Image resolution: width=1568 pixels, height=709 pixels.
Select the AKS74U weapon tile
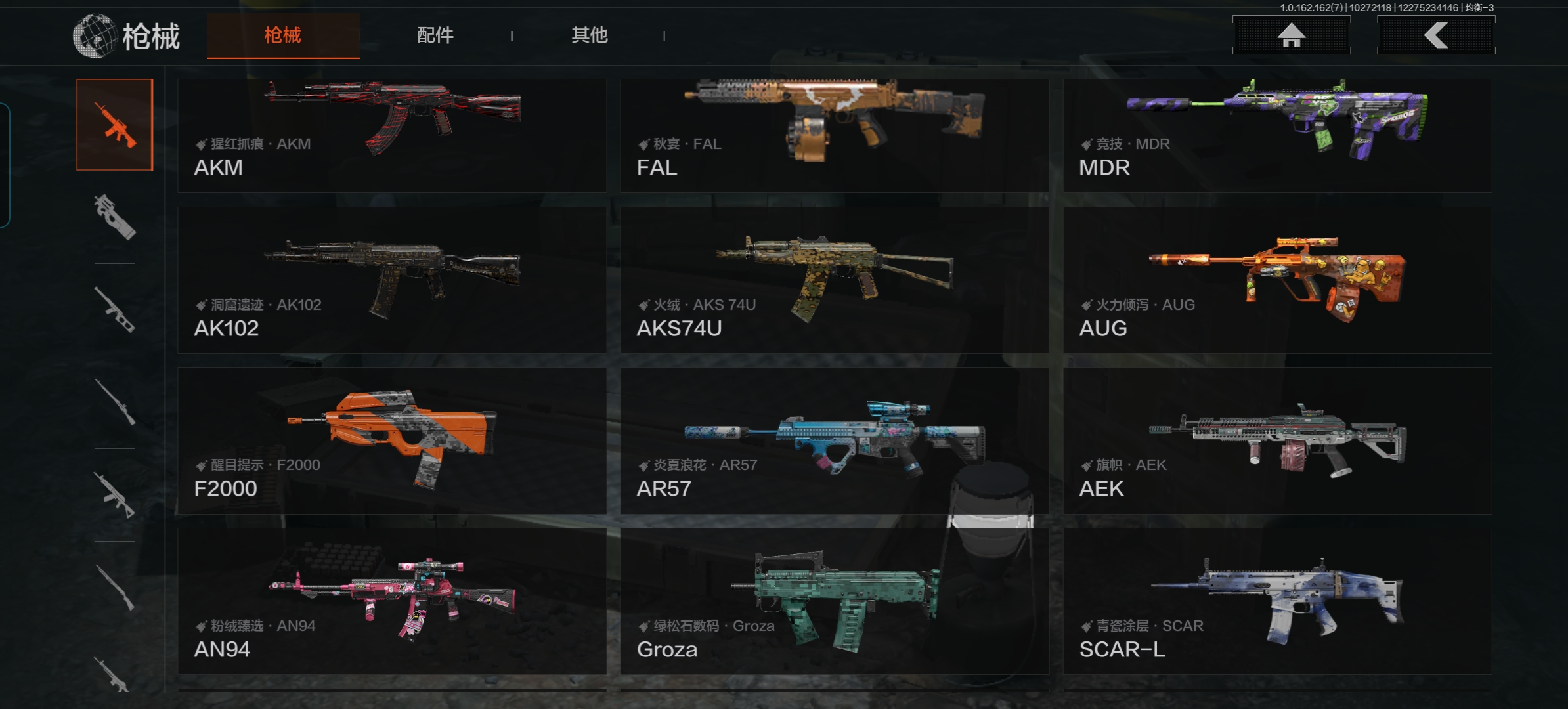click(834, 280)
